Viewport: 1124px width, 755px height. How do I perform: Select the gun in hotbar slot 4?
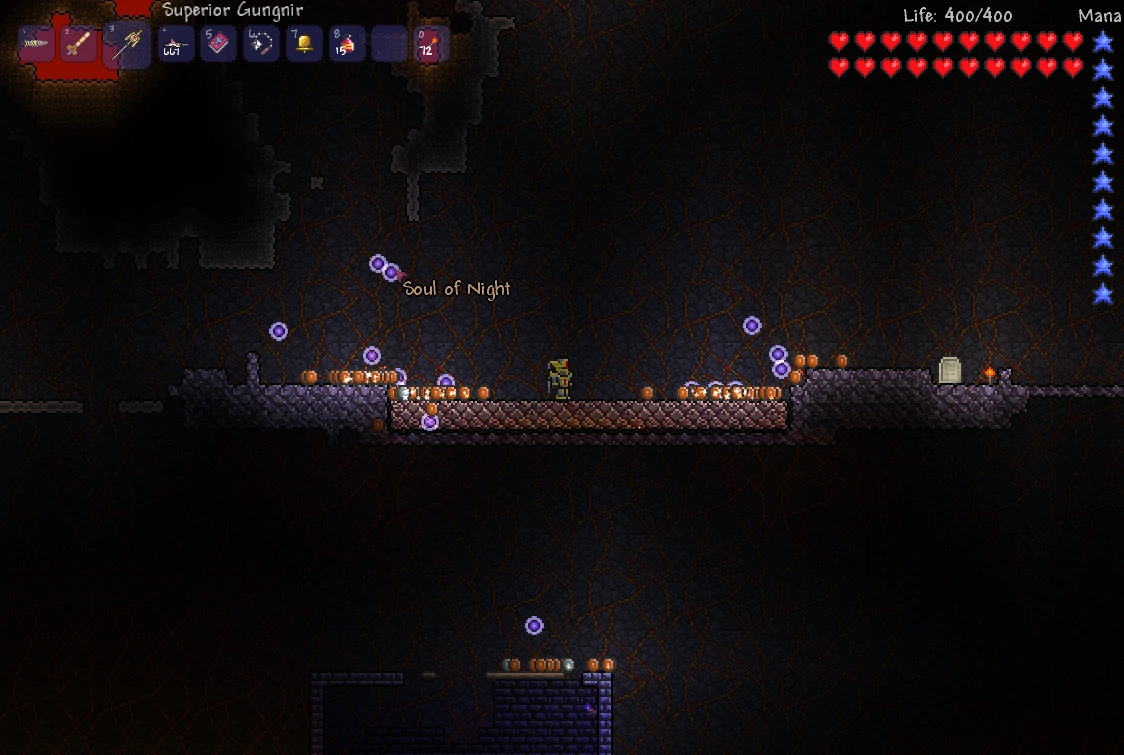[x=176, y=44]
